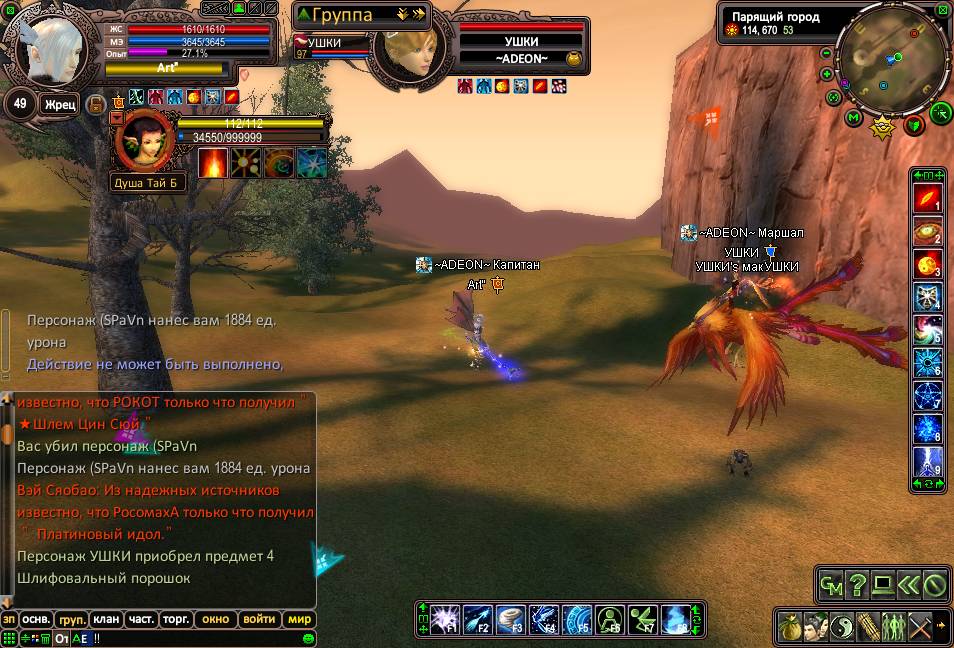Open the yin-yang skills menu icon
Viewport: 954px width, 648px height.
[843, 626]
